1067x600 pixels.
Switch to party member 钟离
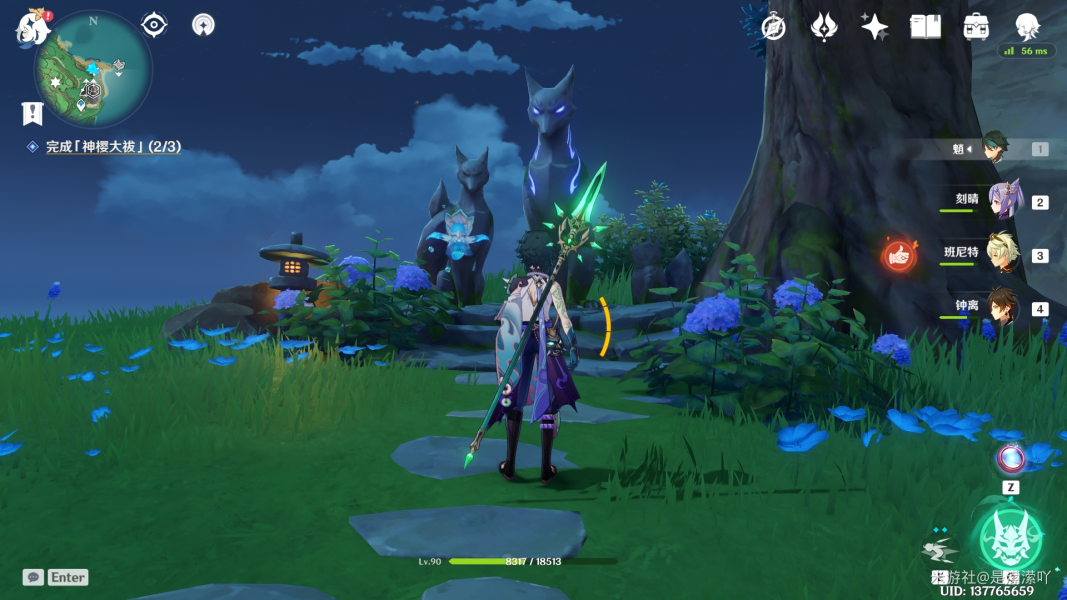coord(1002,307)
